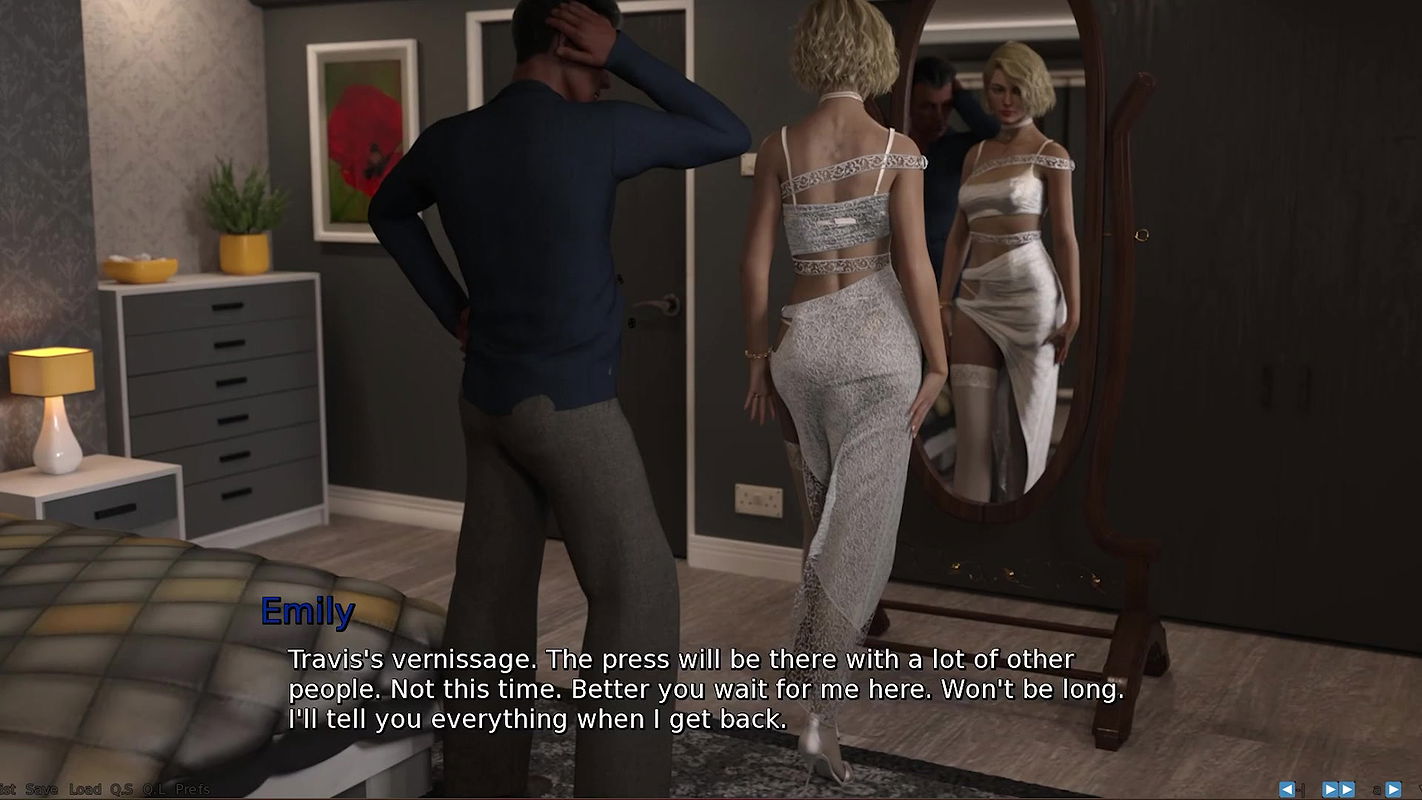The width and height of the screenshot is (1422, 800).
Task: Open the Load menu
Action: (85, 789)
